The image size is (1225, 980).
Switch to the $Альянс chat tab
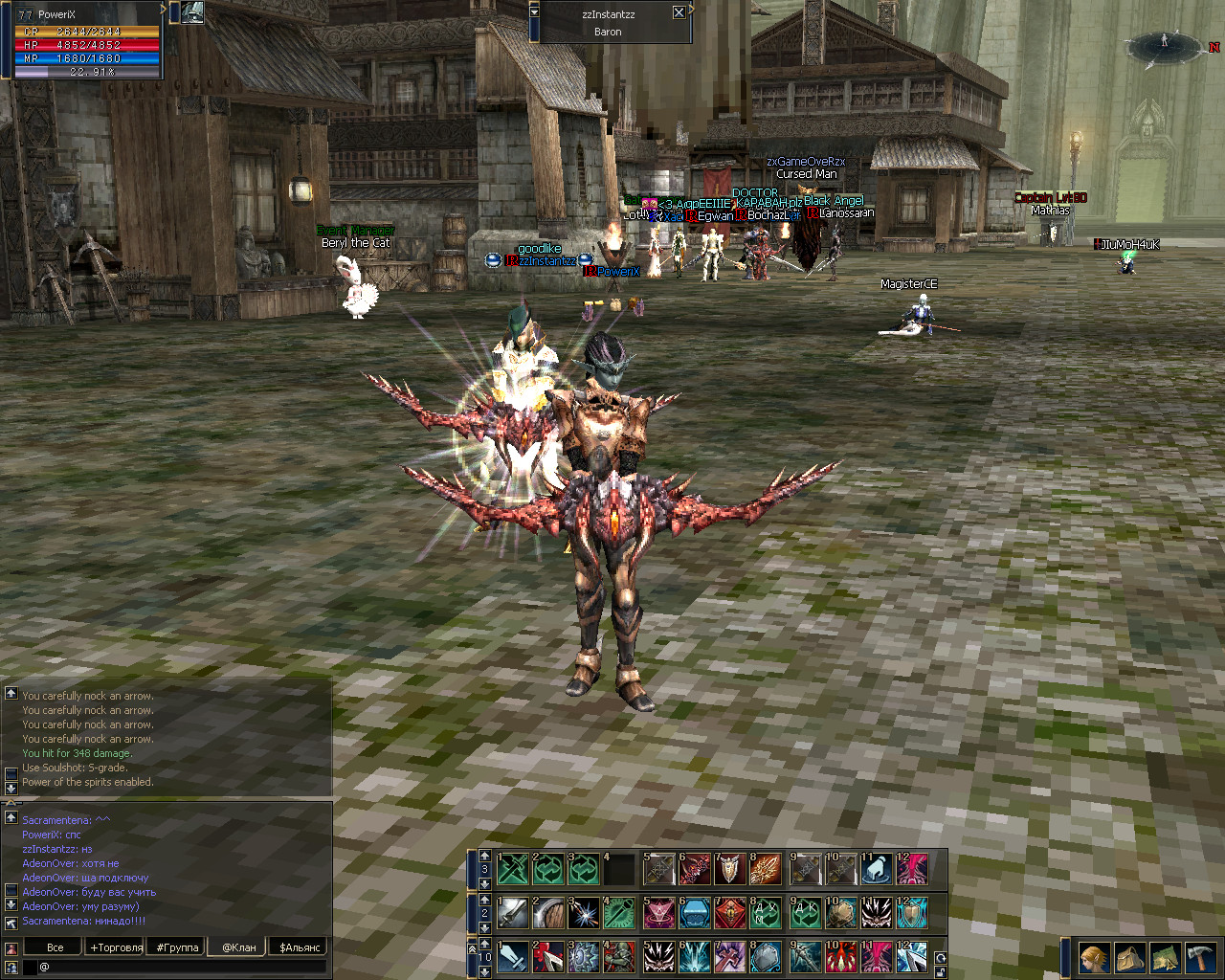[300, 947]
